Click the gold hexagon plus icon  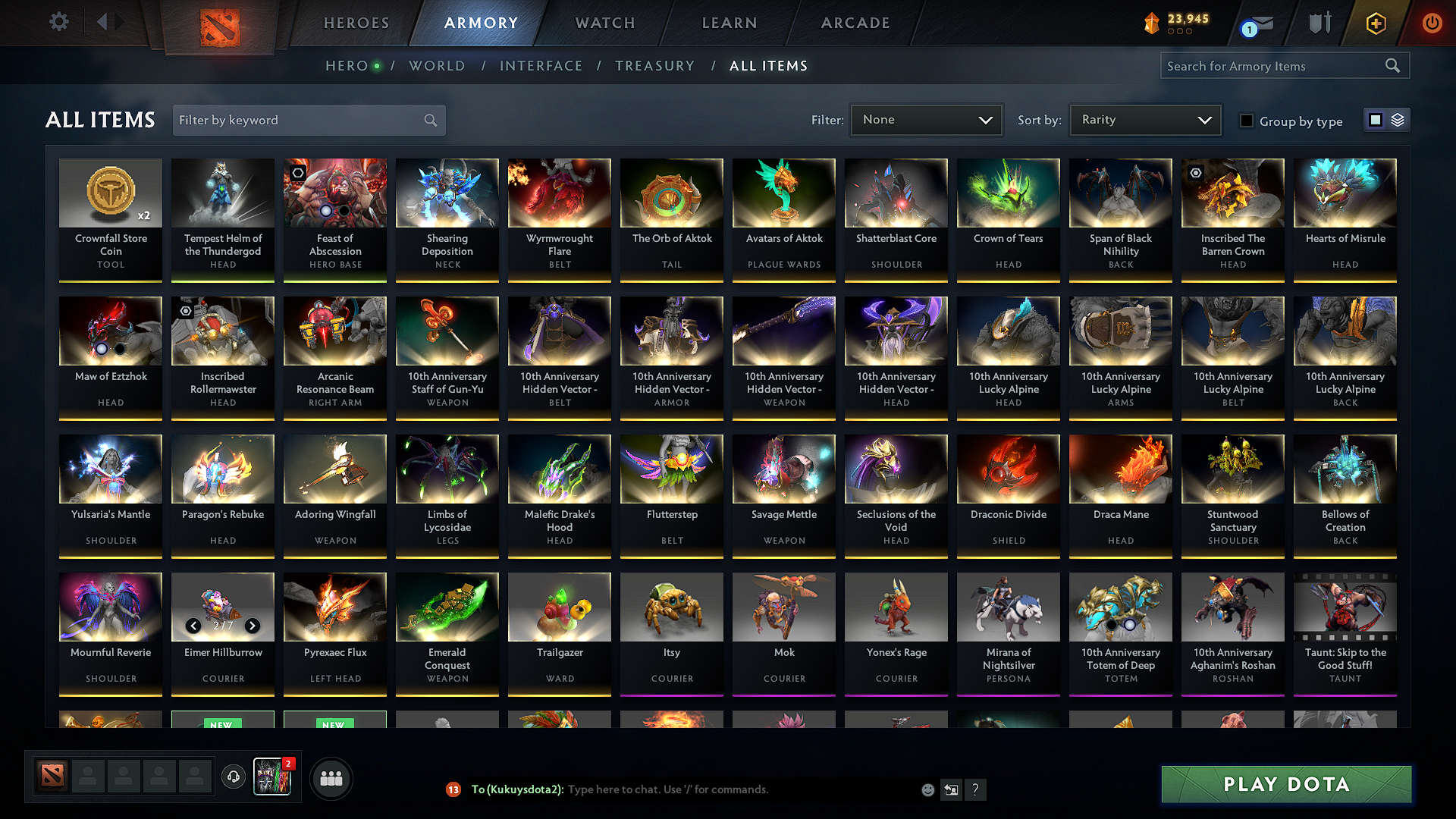point(1375,23)
